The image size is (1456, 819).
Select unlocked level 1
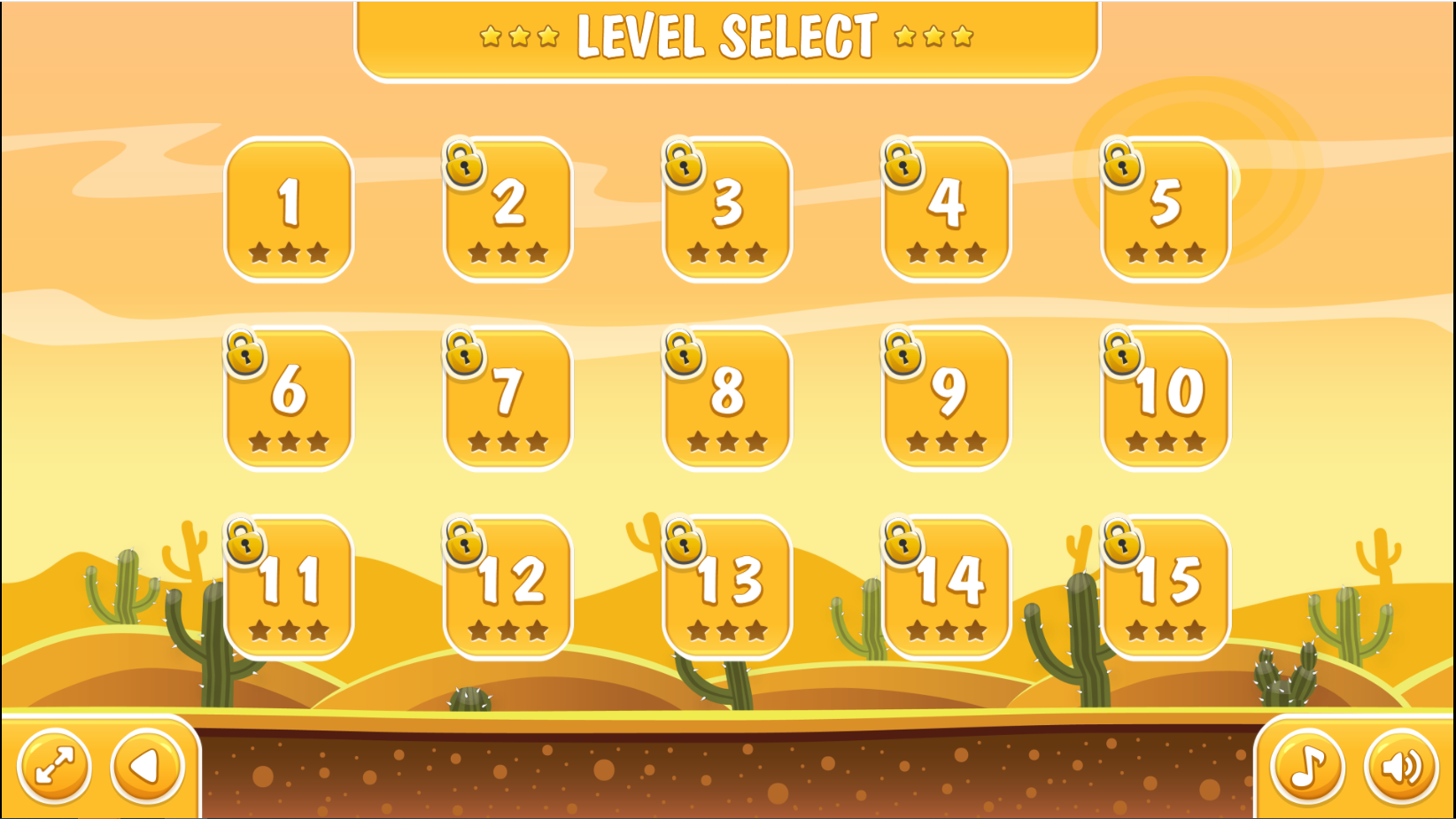pos(289,210)
